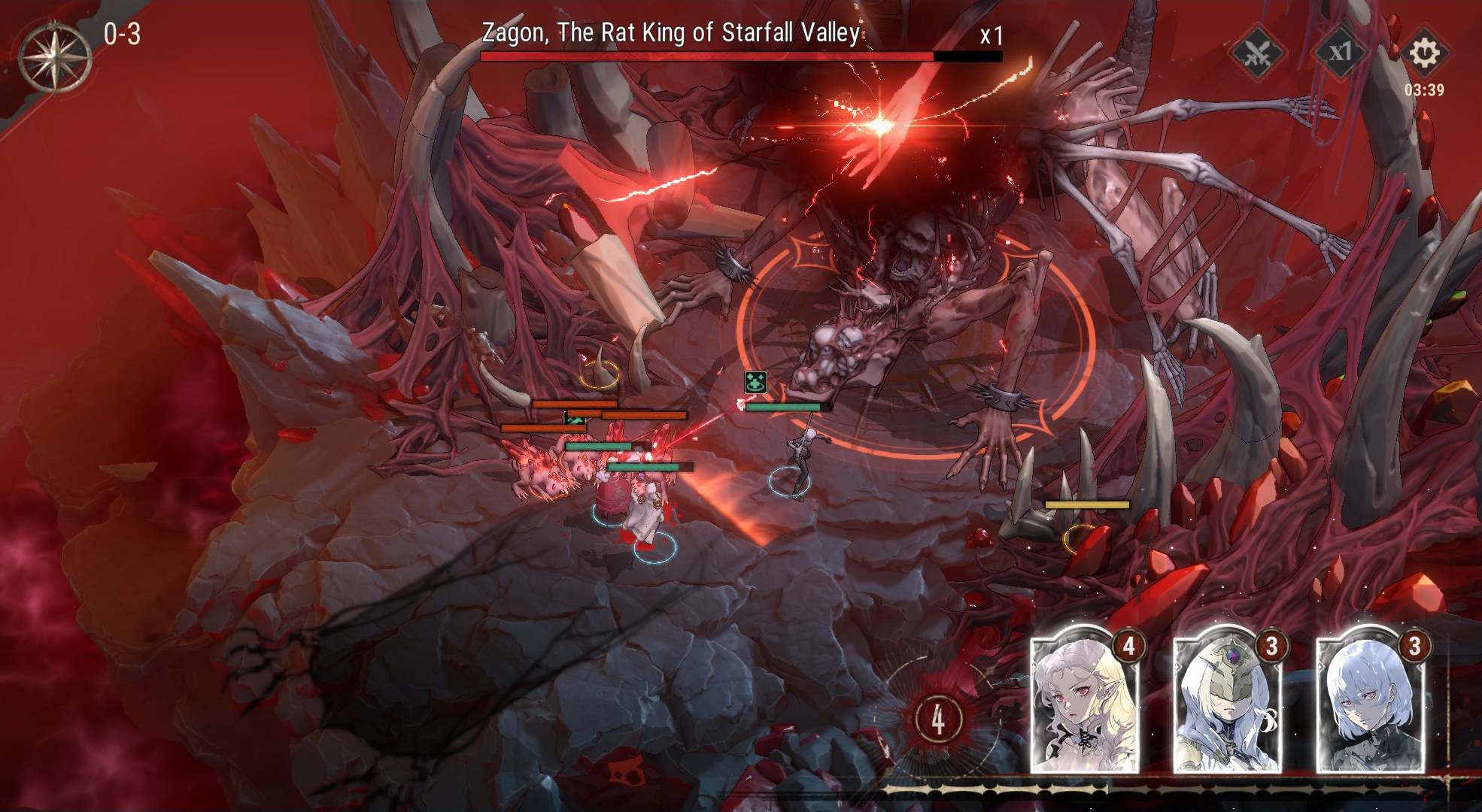Open the compass icon beside stage 0-3
Viewport: 1482px width, 812px height.
pos(55,58)
